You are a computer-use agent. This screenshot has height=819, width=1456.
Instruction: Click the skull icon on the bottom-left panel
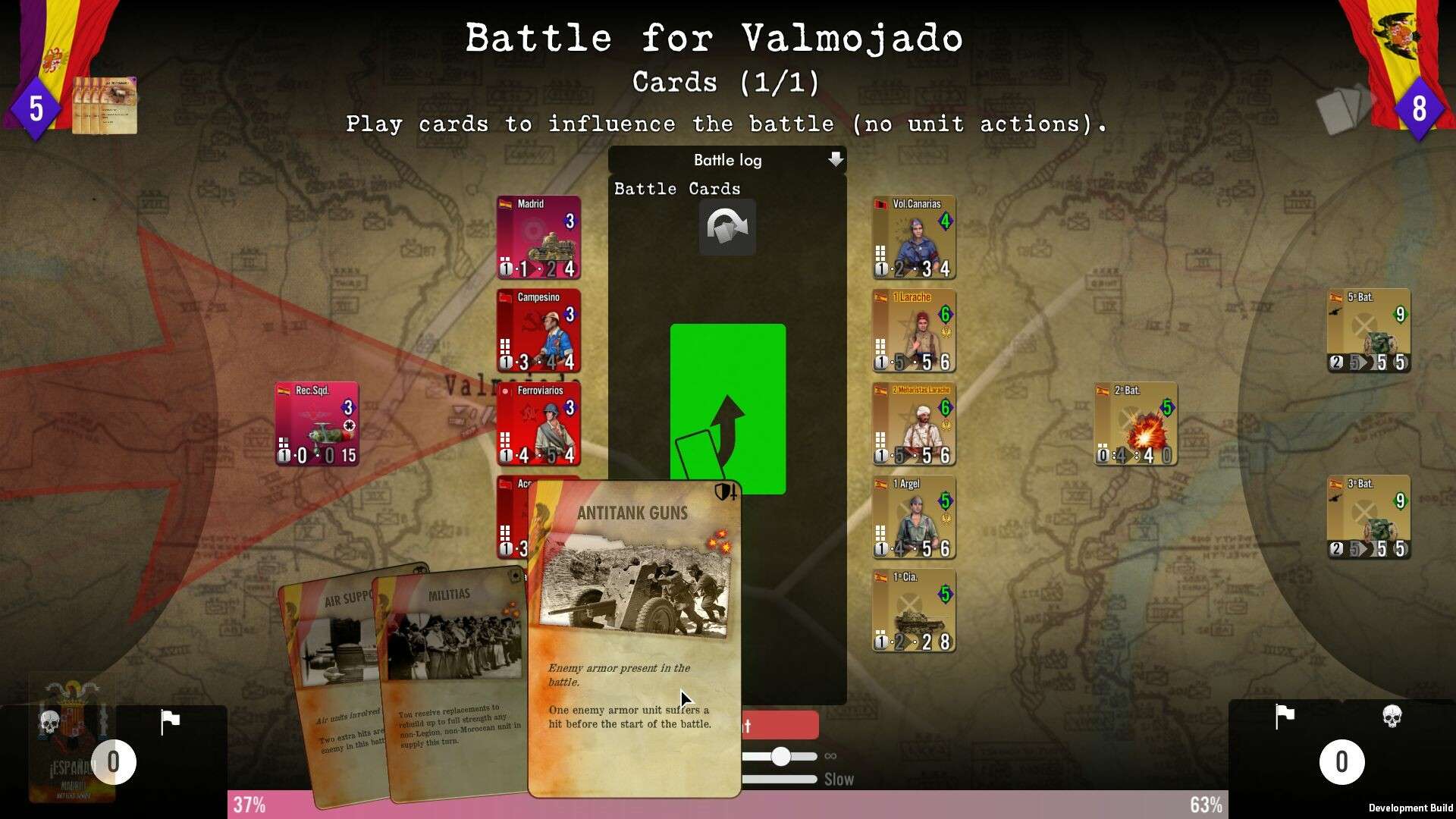coord(47,723)
